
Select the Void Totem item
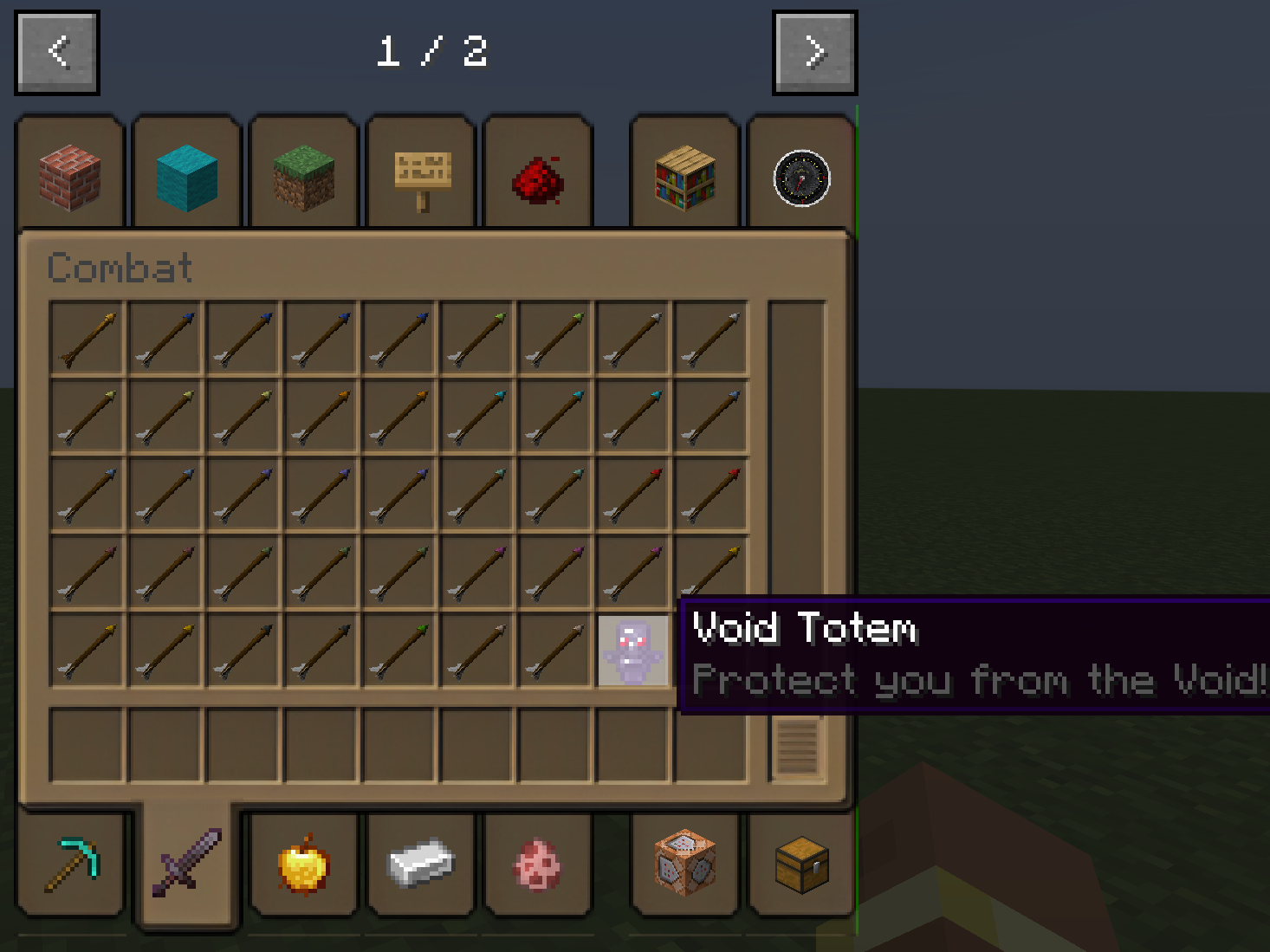point(632,650)
